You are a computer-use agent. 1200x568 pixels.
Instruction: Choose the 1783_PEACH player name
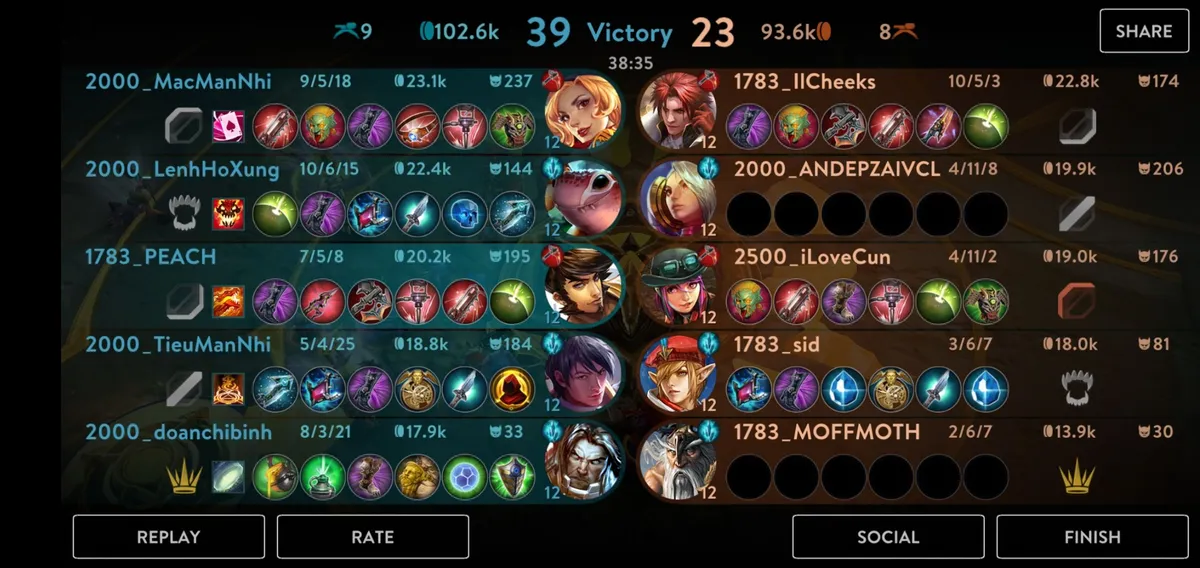[x=151, y=257]
